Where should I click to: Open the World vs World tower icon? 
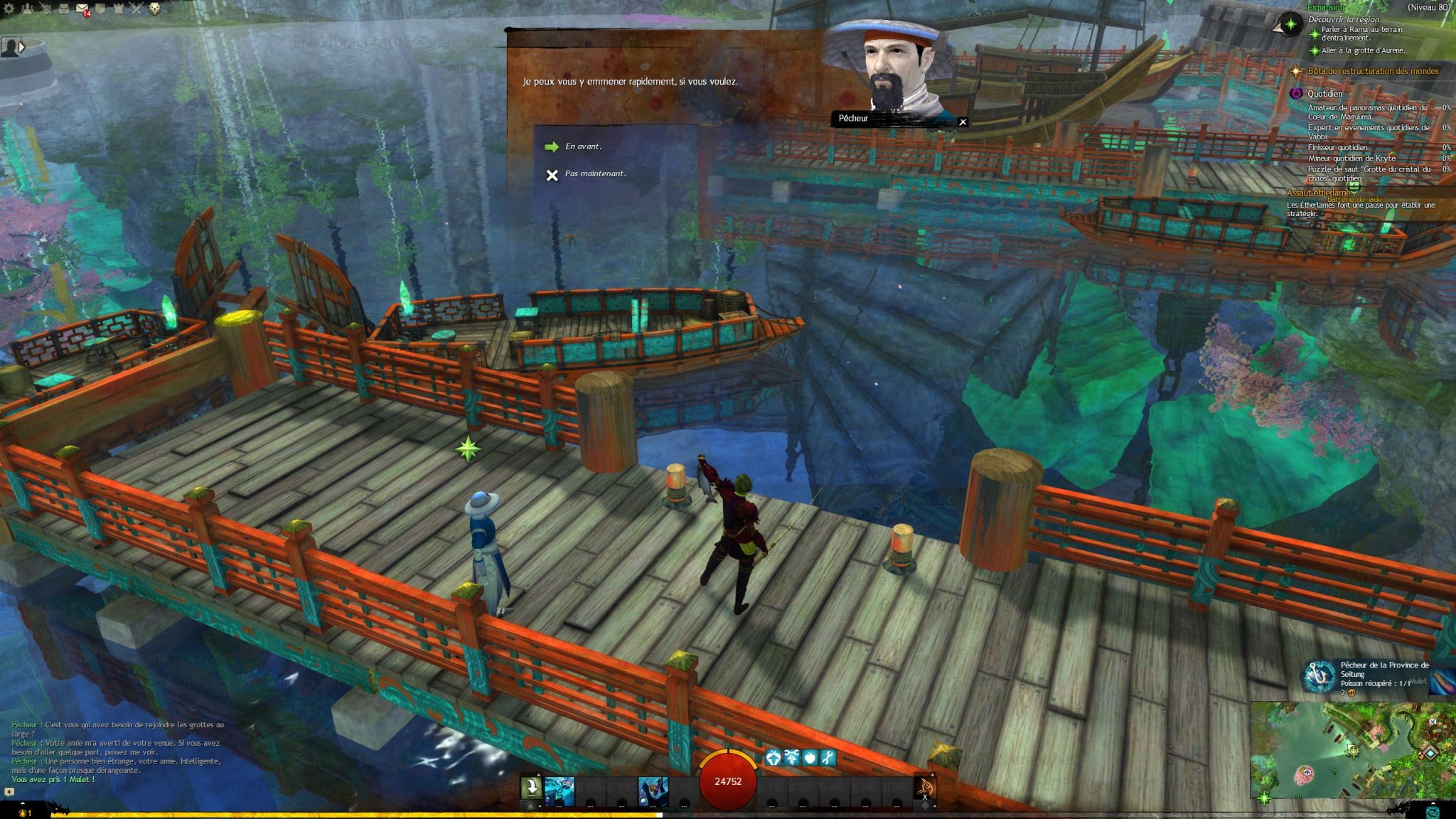tap(117, 9)
